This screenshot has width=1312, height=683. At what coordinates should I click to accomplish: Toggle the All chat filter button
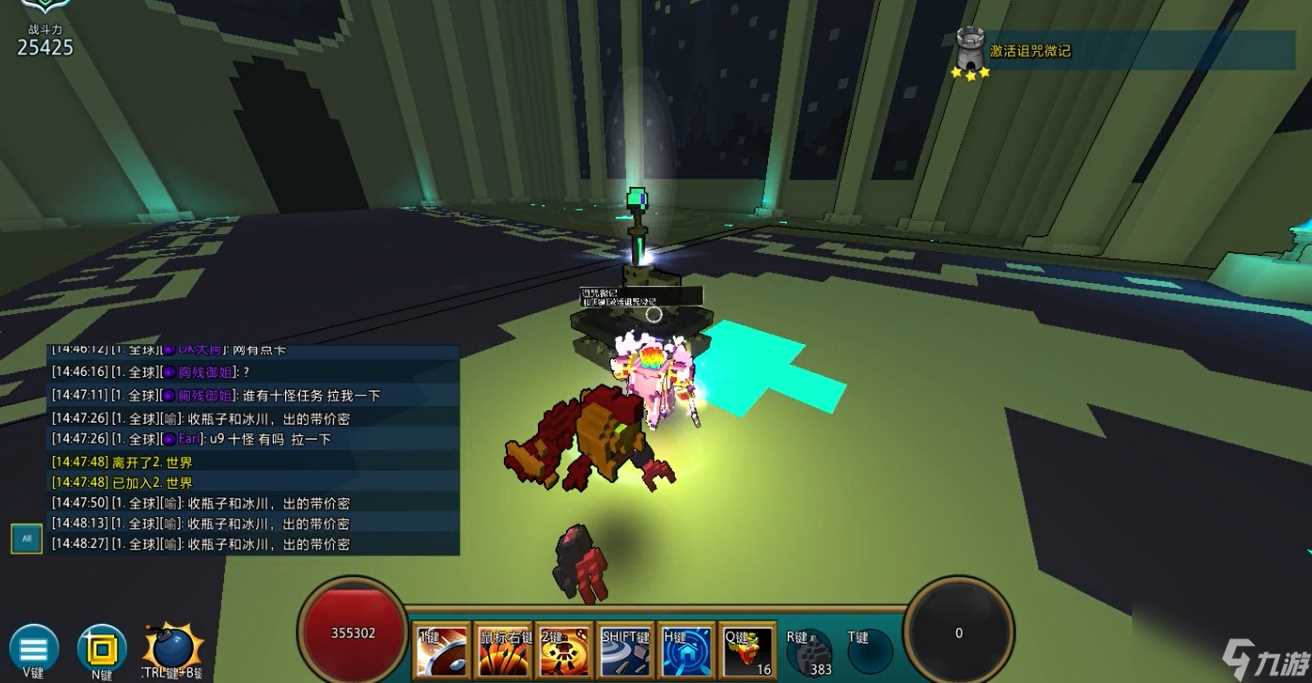point(26,538)
